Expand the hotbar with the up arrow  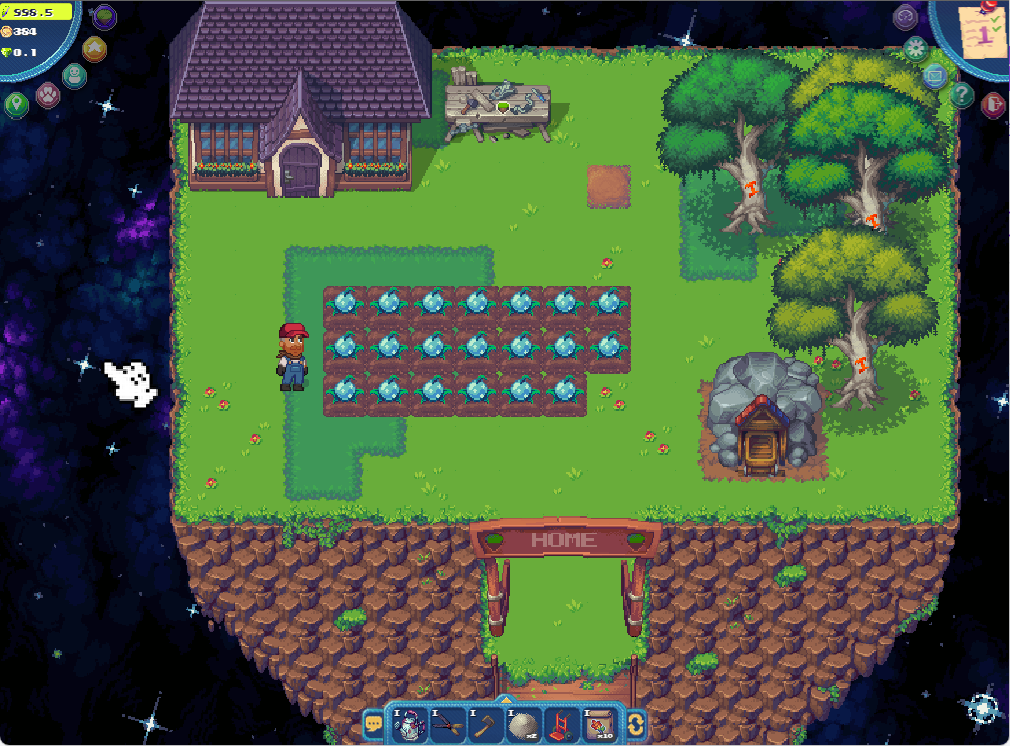click(505, 700)
